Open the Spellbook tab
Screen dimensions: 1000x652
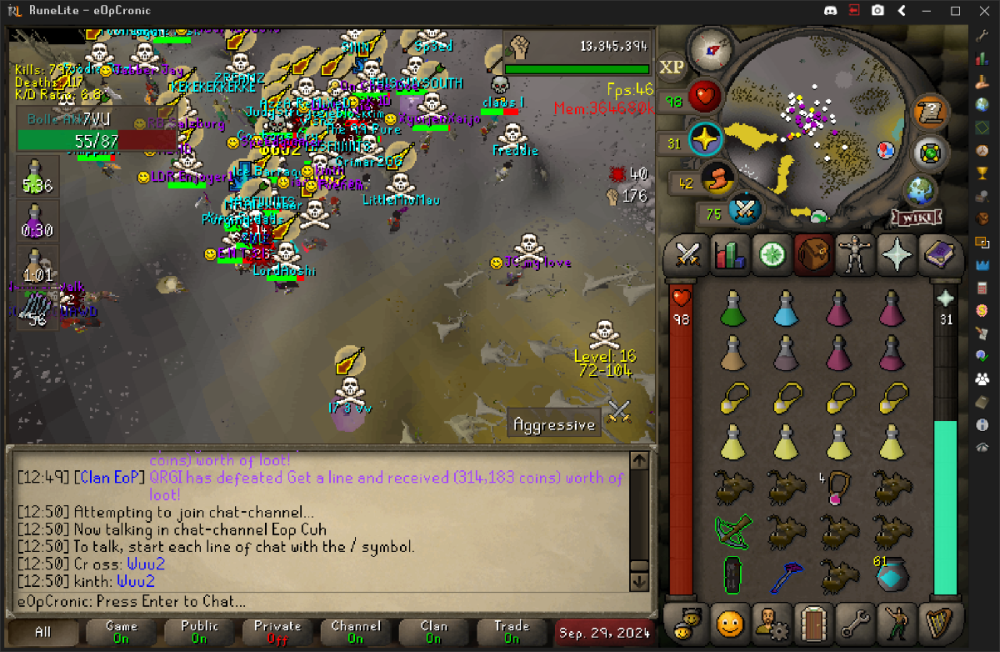pos(939,254)
